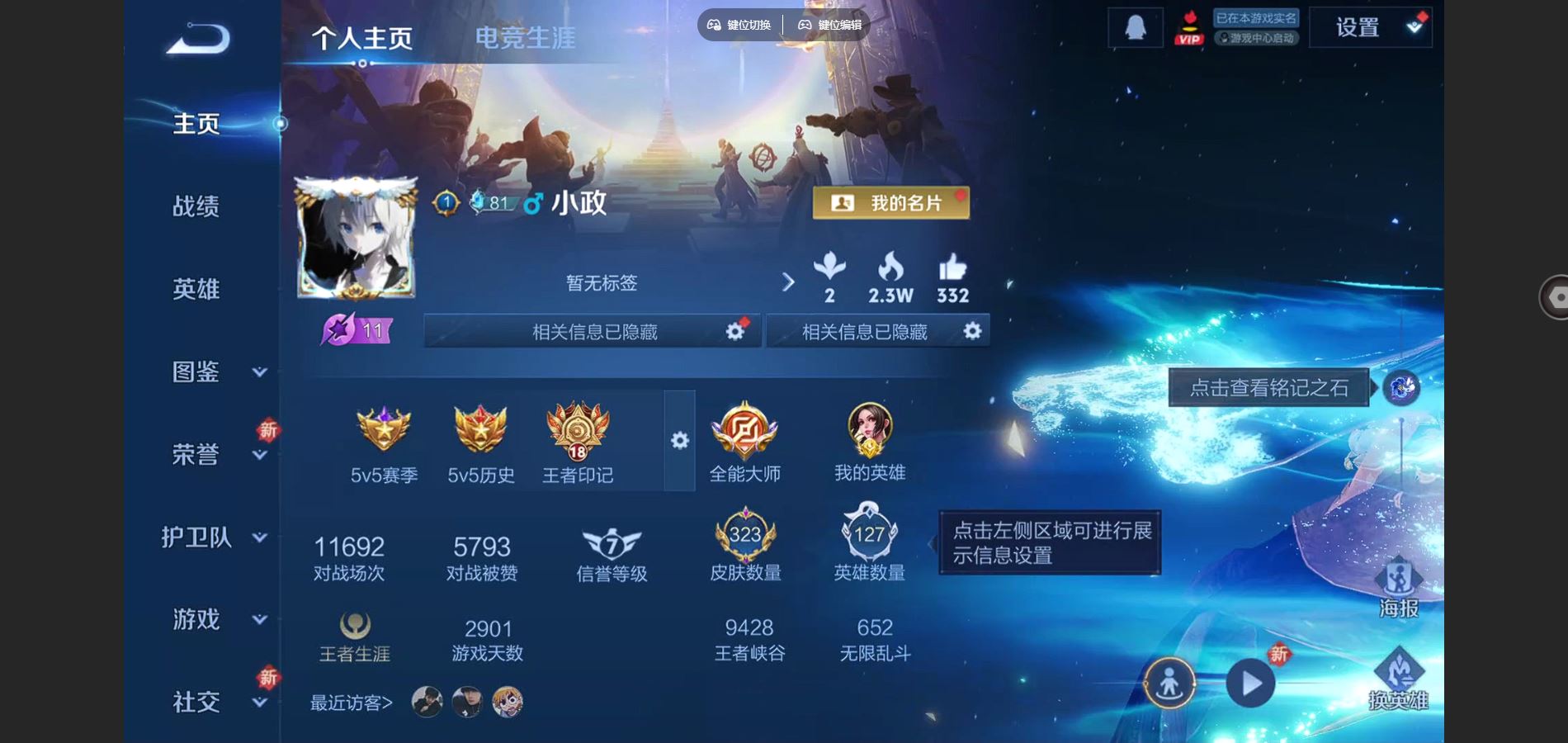Toggle the first 相关信息已隐藏 gear
Viewport: 1568px width, 743px height.
[x=733, y=330]
